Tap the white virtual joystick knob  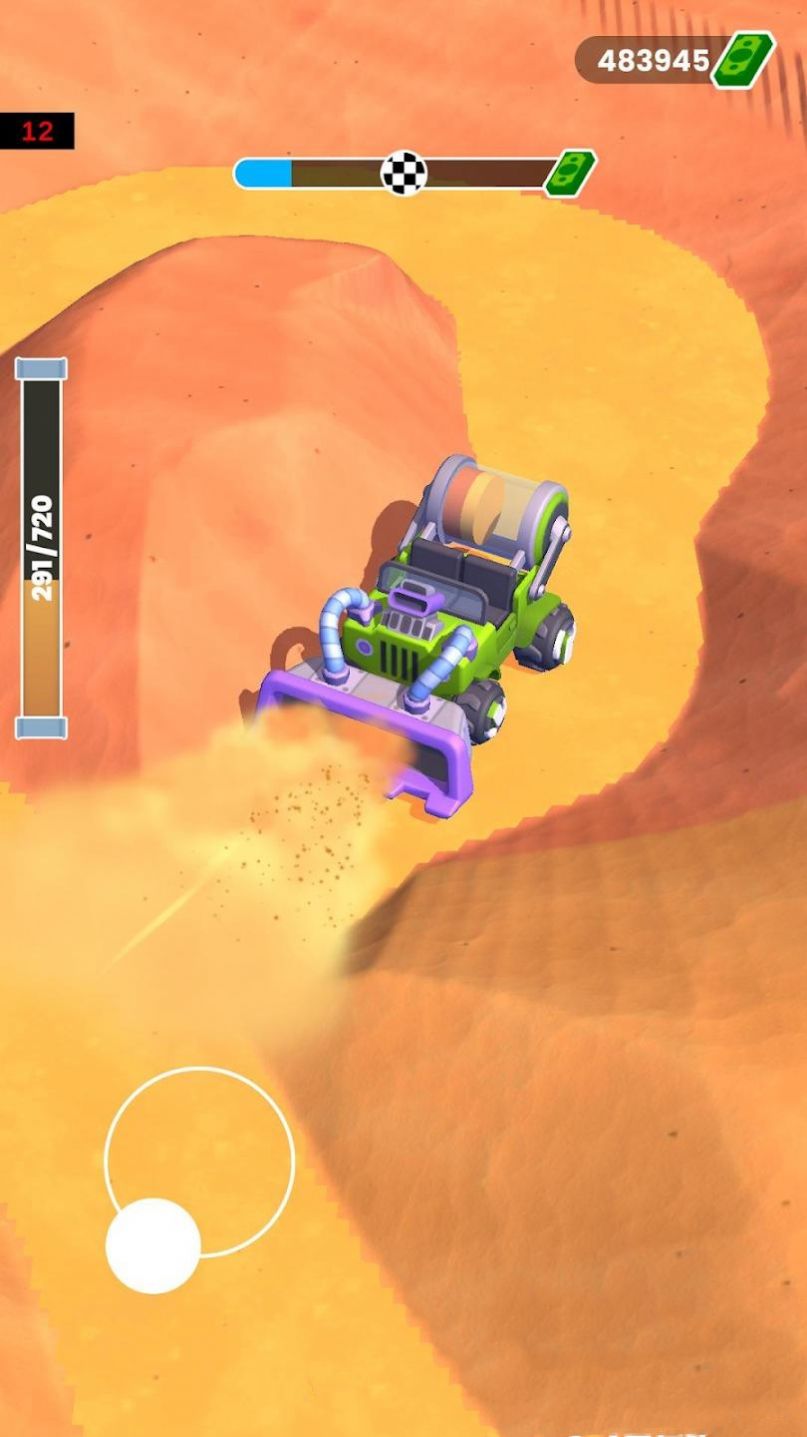click(x=153, y=1245)
